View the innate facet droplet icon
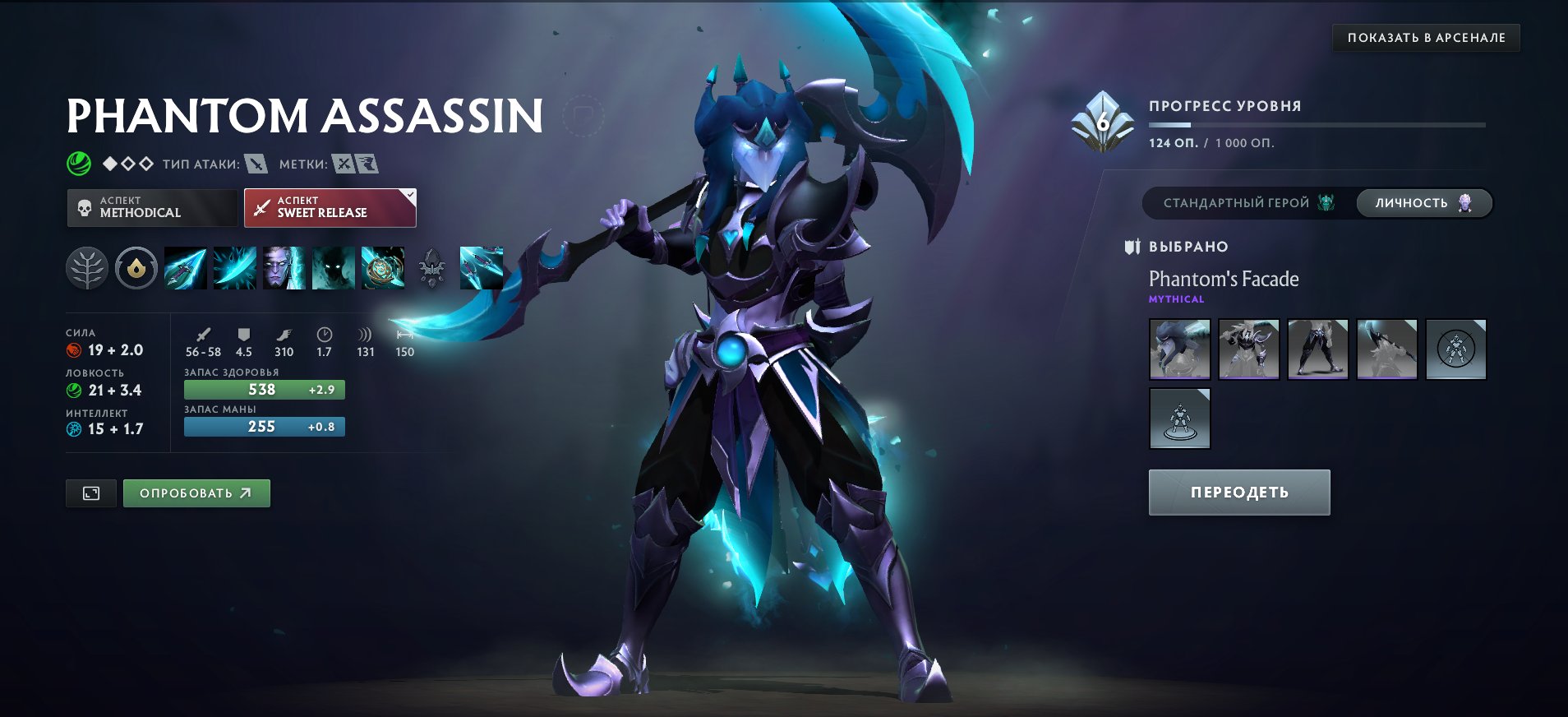 [137, 267]
